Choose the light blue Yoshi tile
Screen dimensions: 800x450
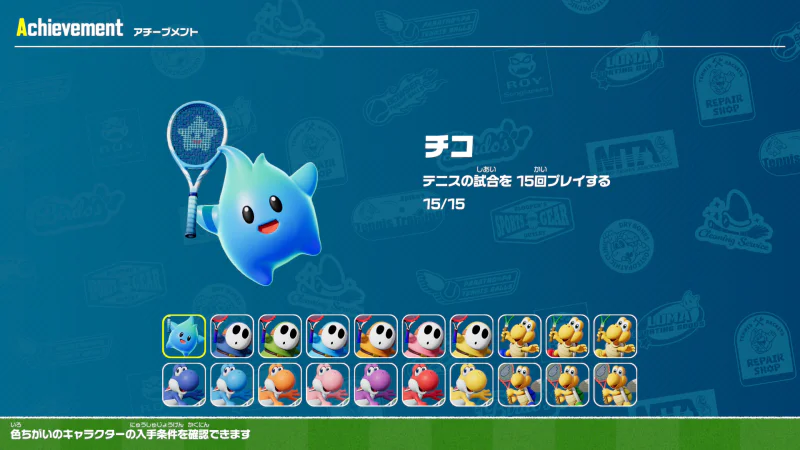coord(232,384)
